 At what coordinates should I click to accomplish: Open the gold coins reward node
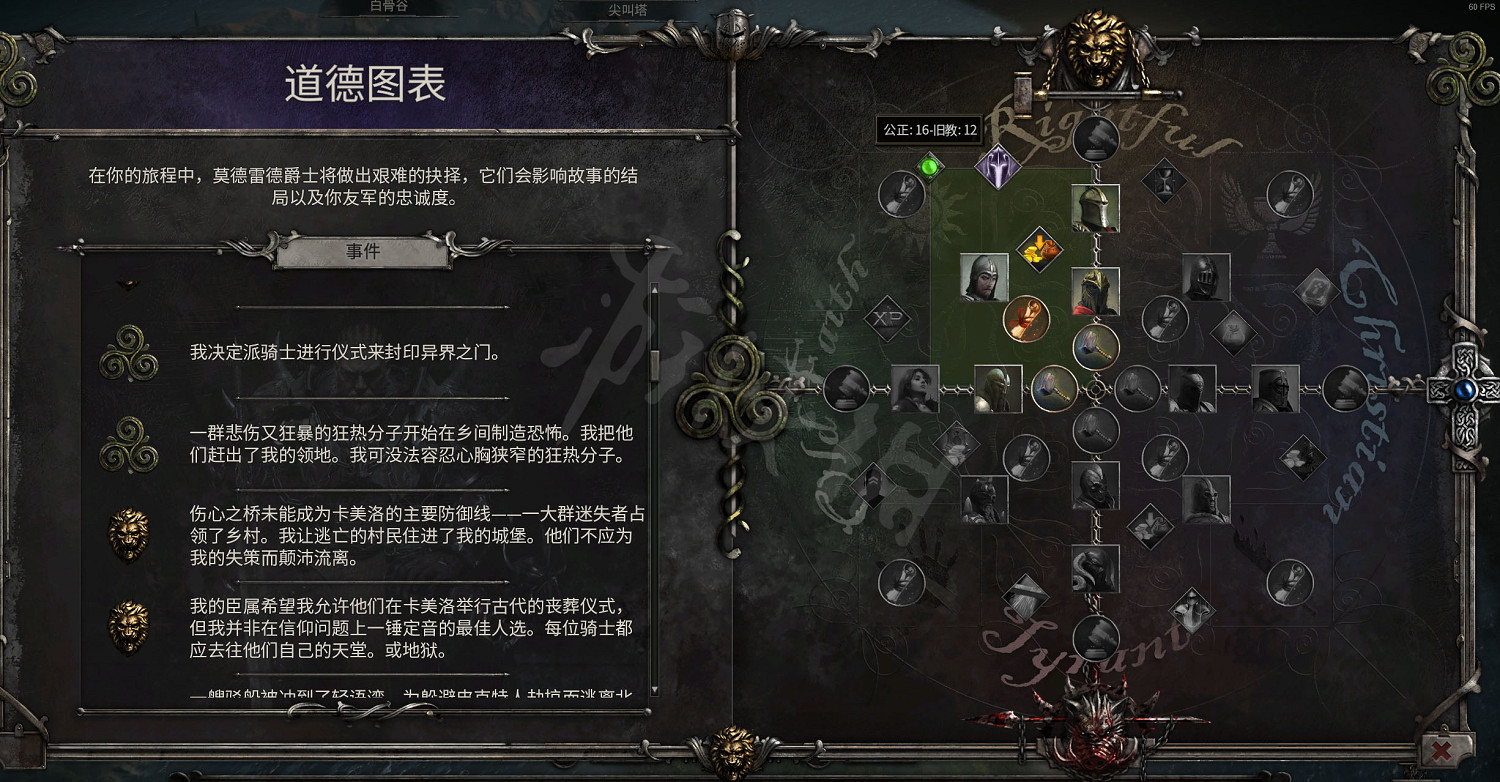[x=1038, y=249]
